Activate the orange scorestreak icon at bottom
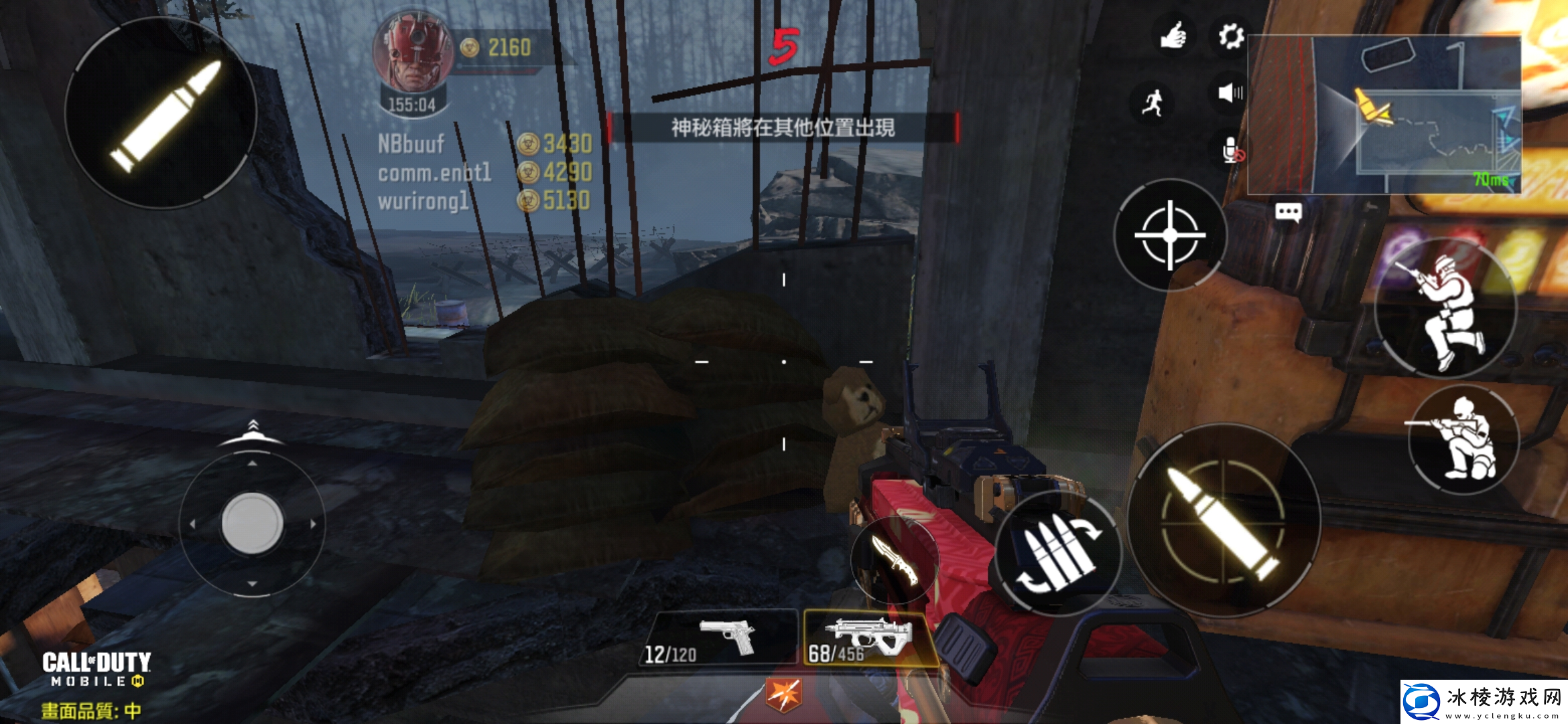Screen dimensions: 1568x724 [783, 695]
